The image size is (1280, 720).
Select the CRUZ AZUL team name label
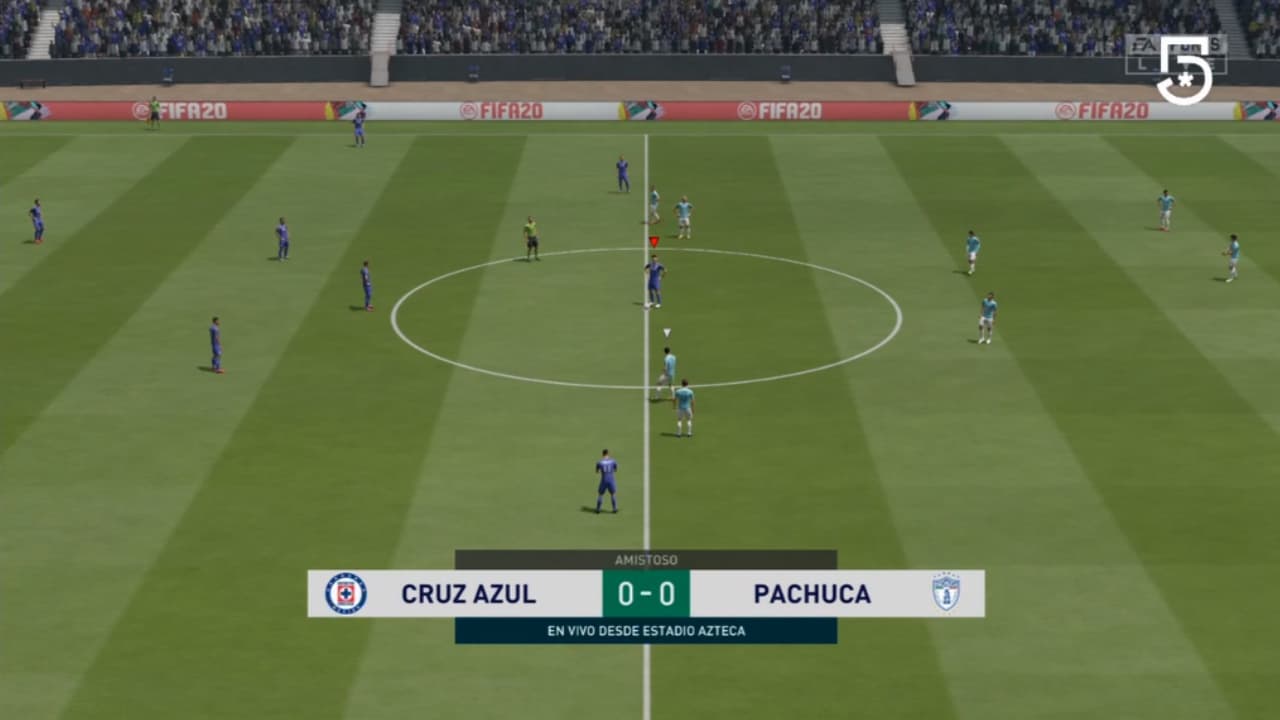pos(468,593)
